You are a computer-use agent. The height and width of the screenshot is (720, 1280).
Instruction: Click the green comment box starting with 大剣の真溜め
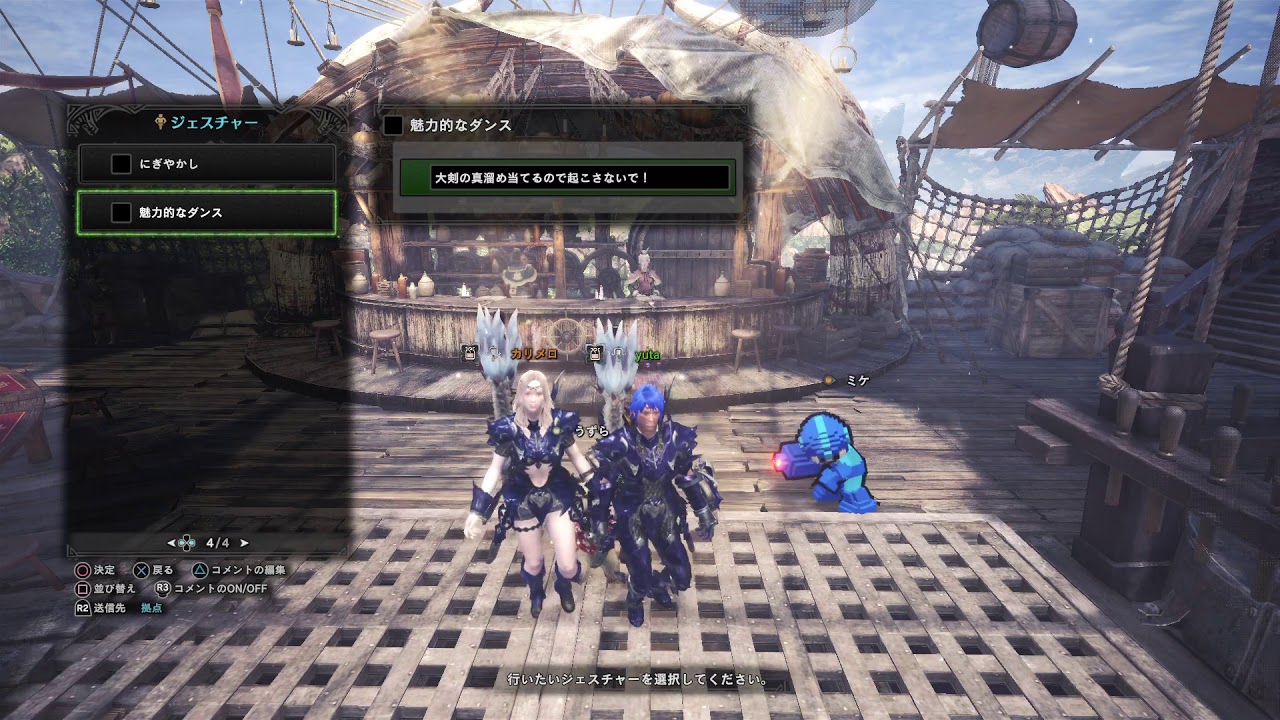click(567, 178)
